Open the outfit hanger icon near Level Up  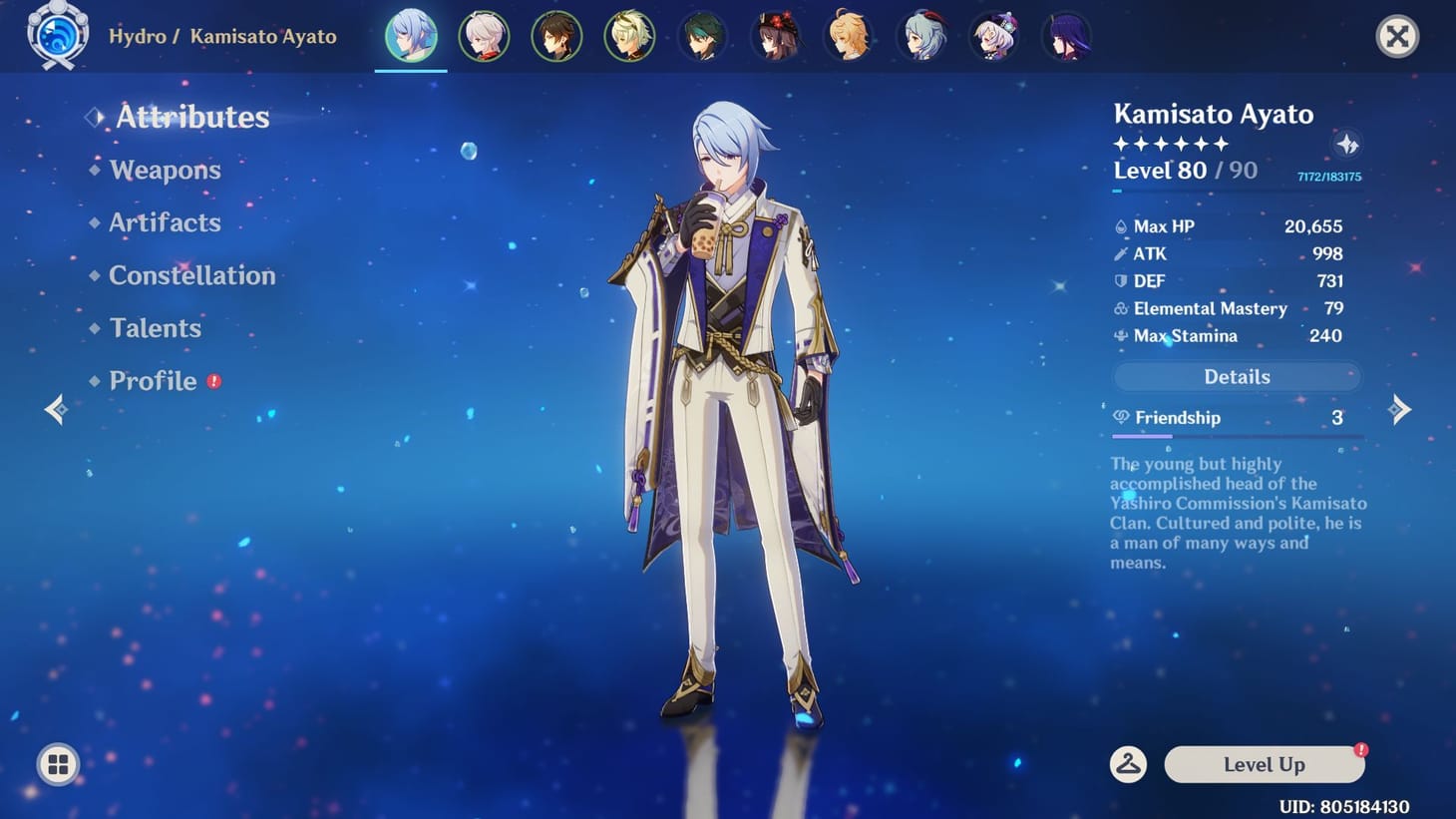(1127, 764)
